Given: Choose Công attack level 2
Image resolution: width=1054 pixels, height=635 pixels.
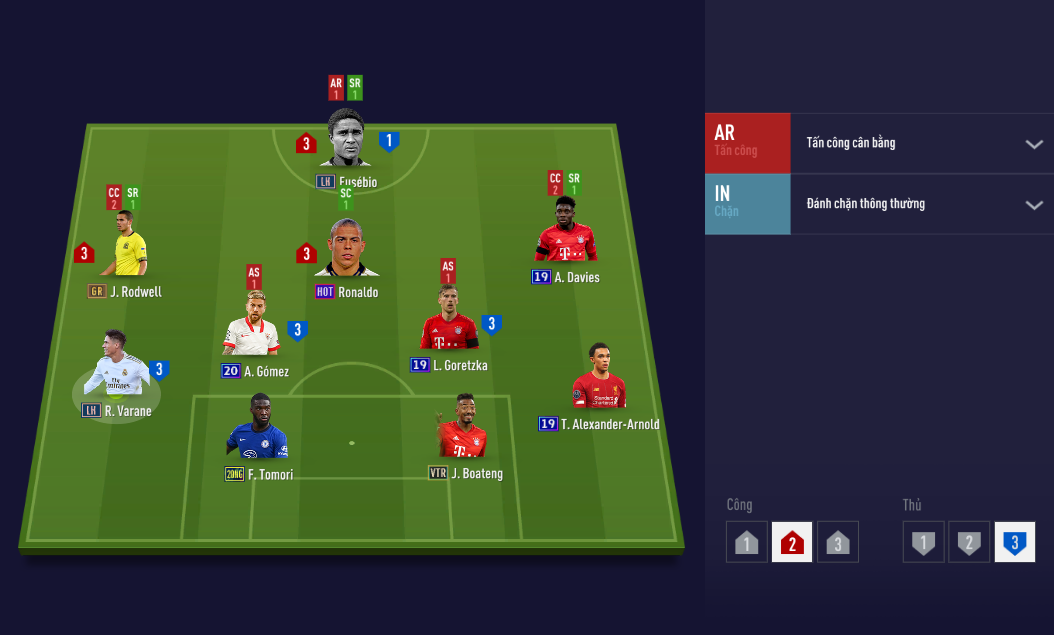Looking at the screenshot, I should [792, 542].
